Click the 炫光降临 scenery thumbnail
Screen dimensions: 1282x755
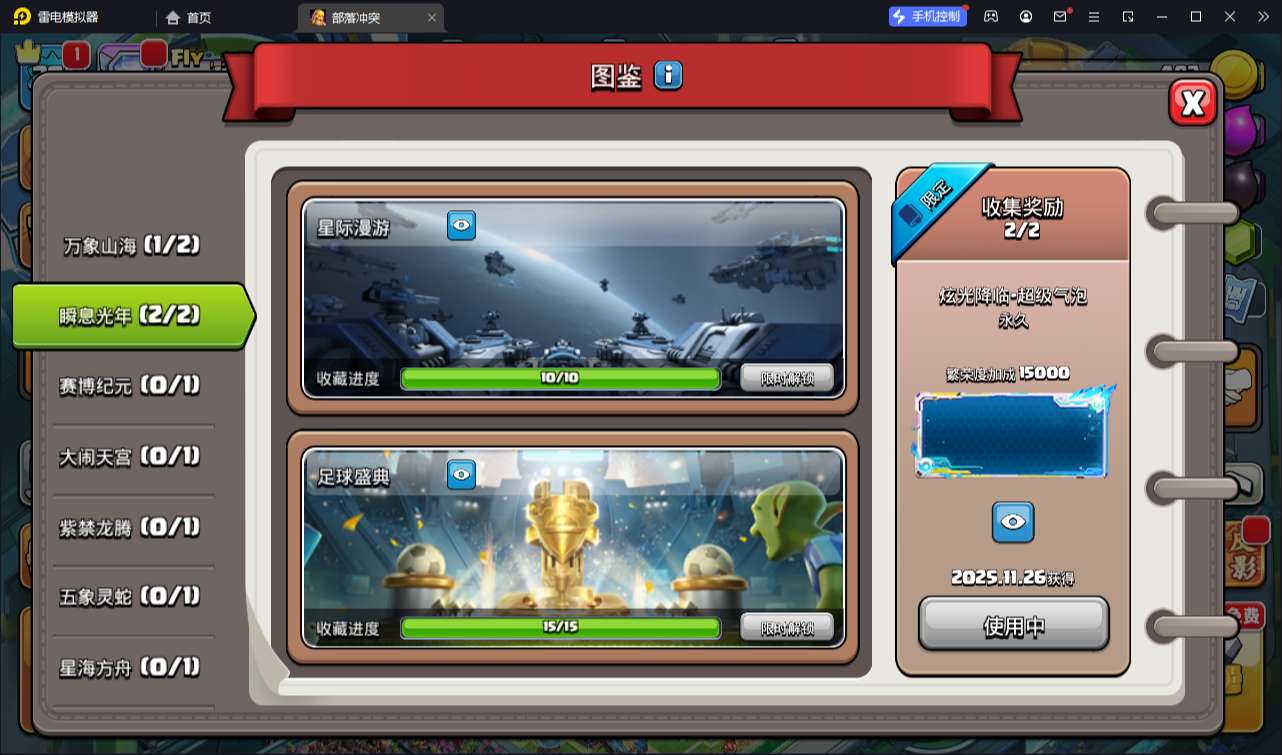(1012, 432)
